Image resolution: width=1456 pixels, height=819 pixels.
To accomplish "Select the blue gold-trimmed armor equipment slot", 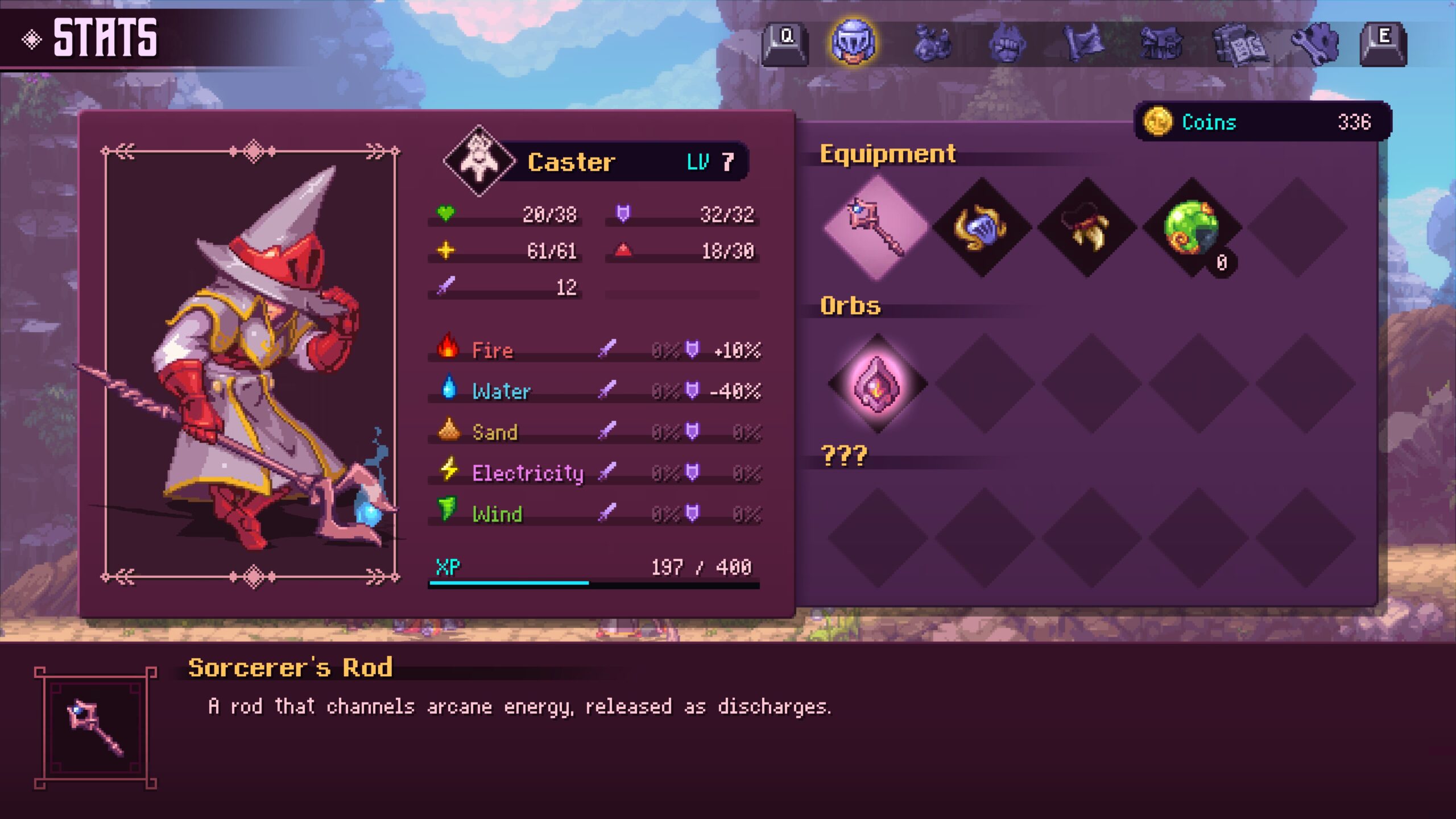I will click(982, 227).
